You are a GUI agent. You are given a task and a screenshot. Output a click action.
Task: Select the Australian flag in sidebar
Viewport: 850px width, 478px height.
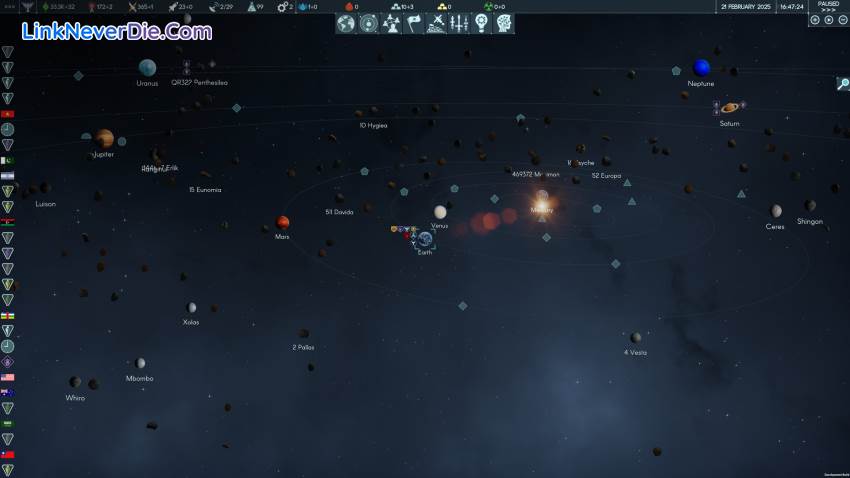click(8, 393)
